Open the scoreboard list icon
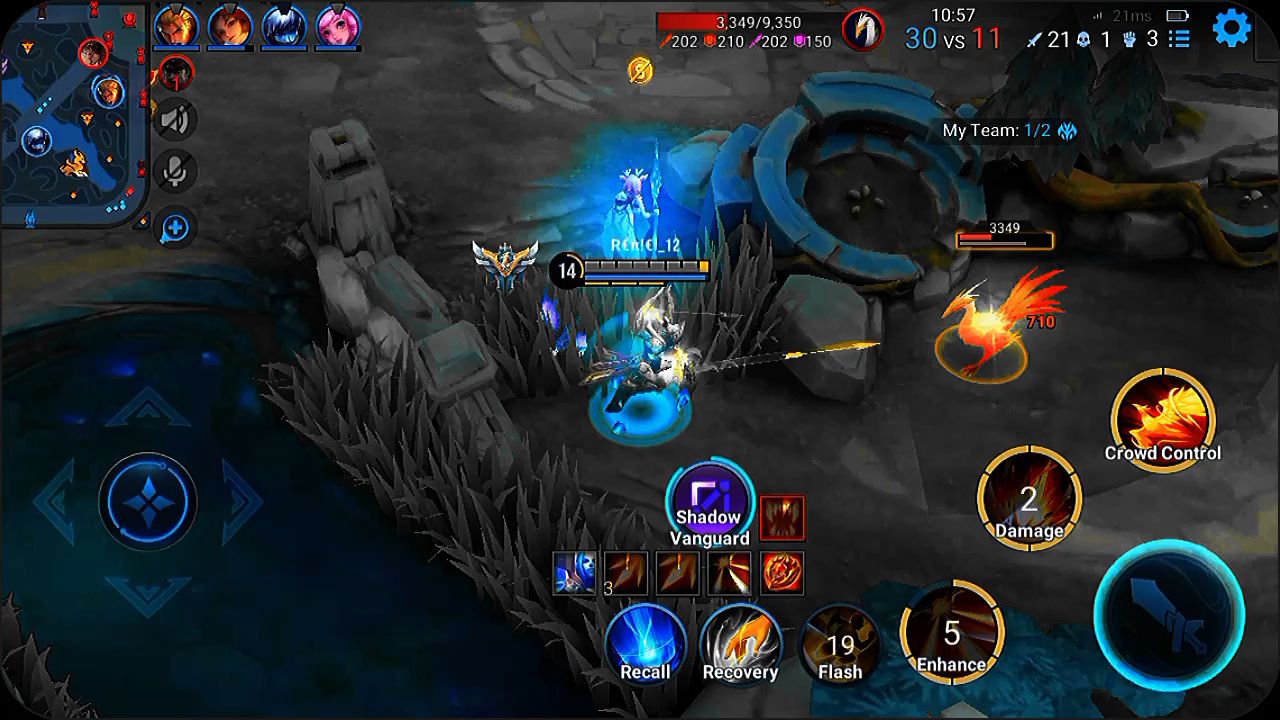Image resolution: width=1280 pixels, height=720 pixels. [x=1180, y=39]
